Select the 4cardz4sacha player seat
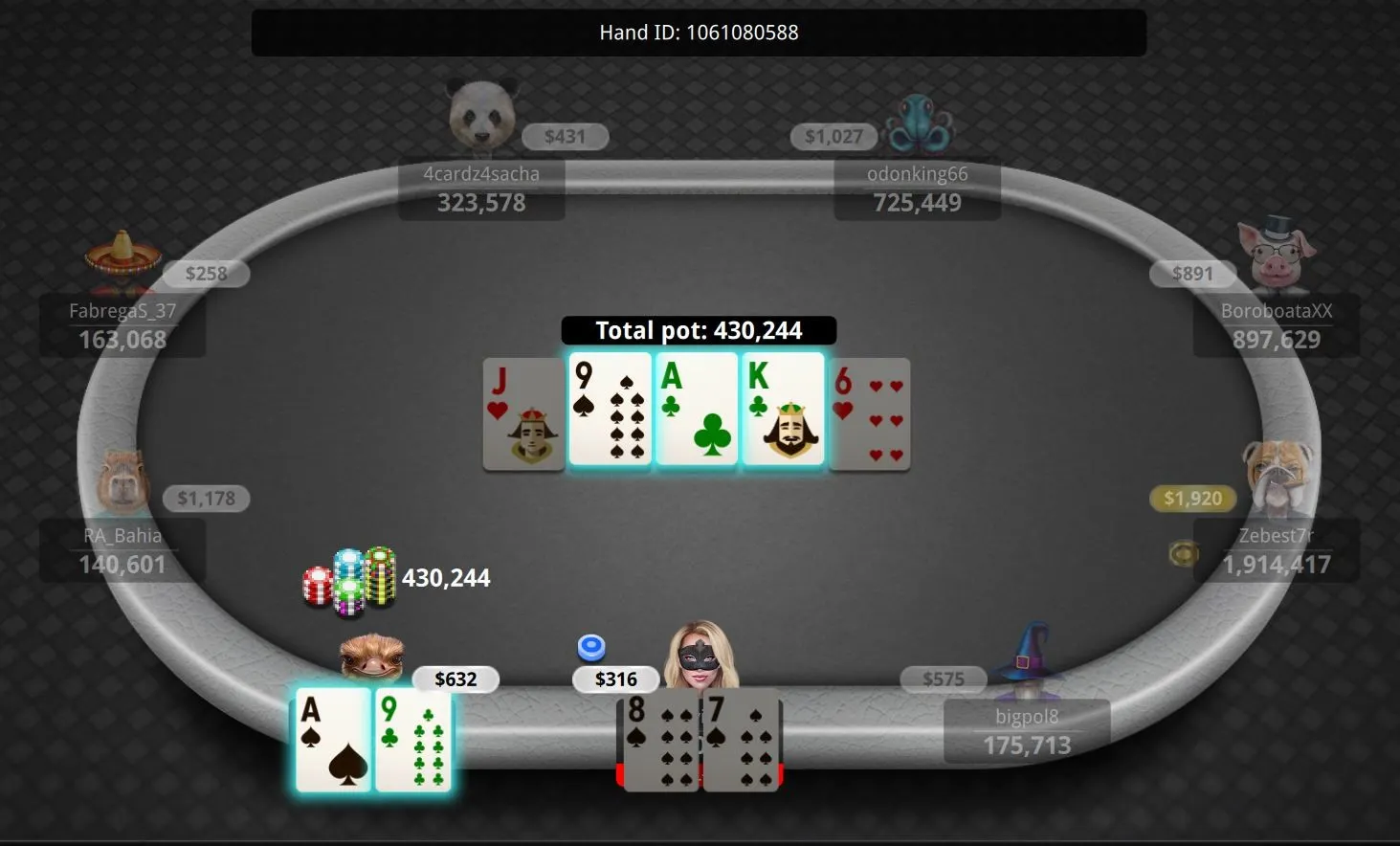The width and height of the screenshot is (1400, 846). coord(481,189)
